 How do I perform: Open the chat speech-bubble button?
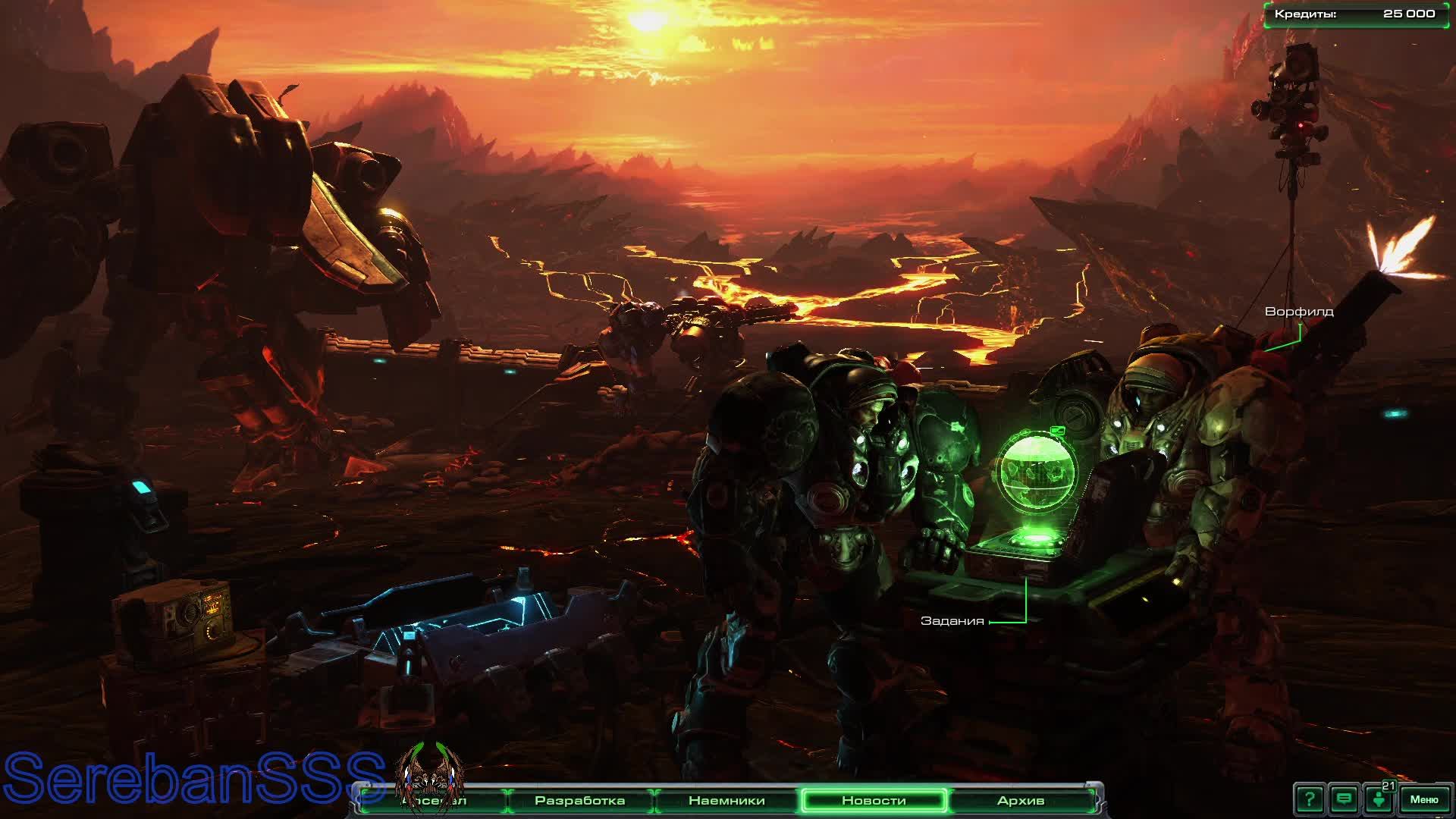click(1345, 799)
